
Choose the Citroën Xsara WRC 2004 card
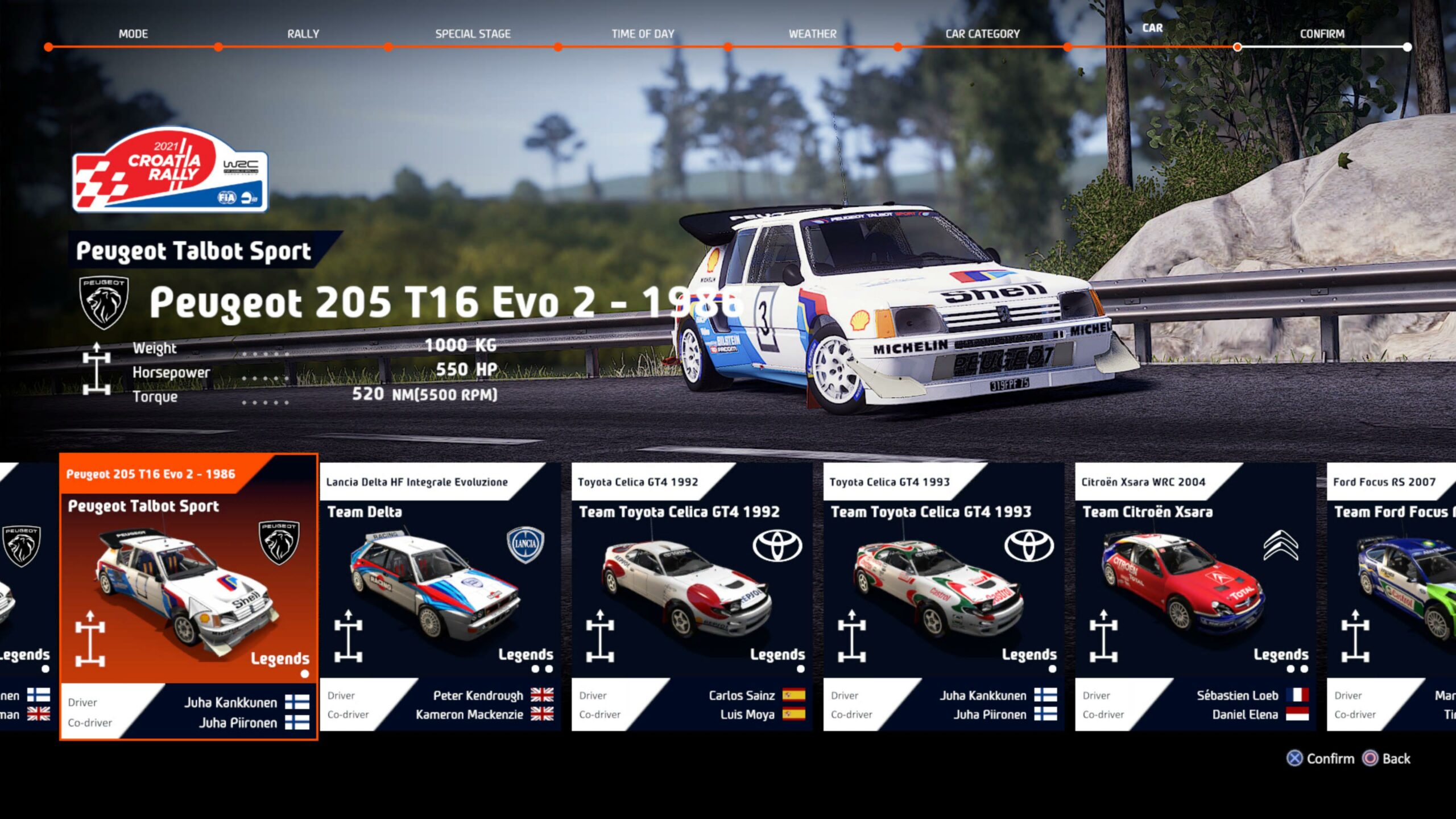(1194, 596)
